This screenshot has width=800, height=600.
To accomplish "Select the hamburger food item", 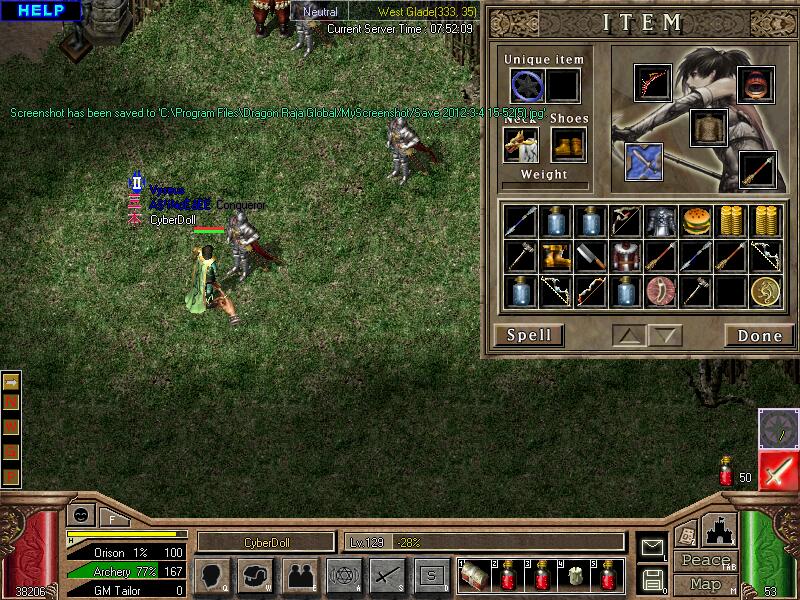I will coord(696,221).
